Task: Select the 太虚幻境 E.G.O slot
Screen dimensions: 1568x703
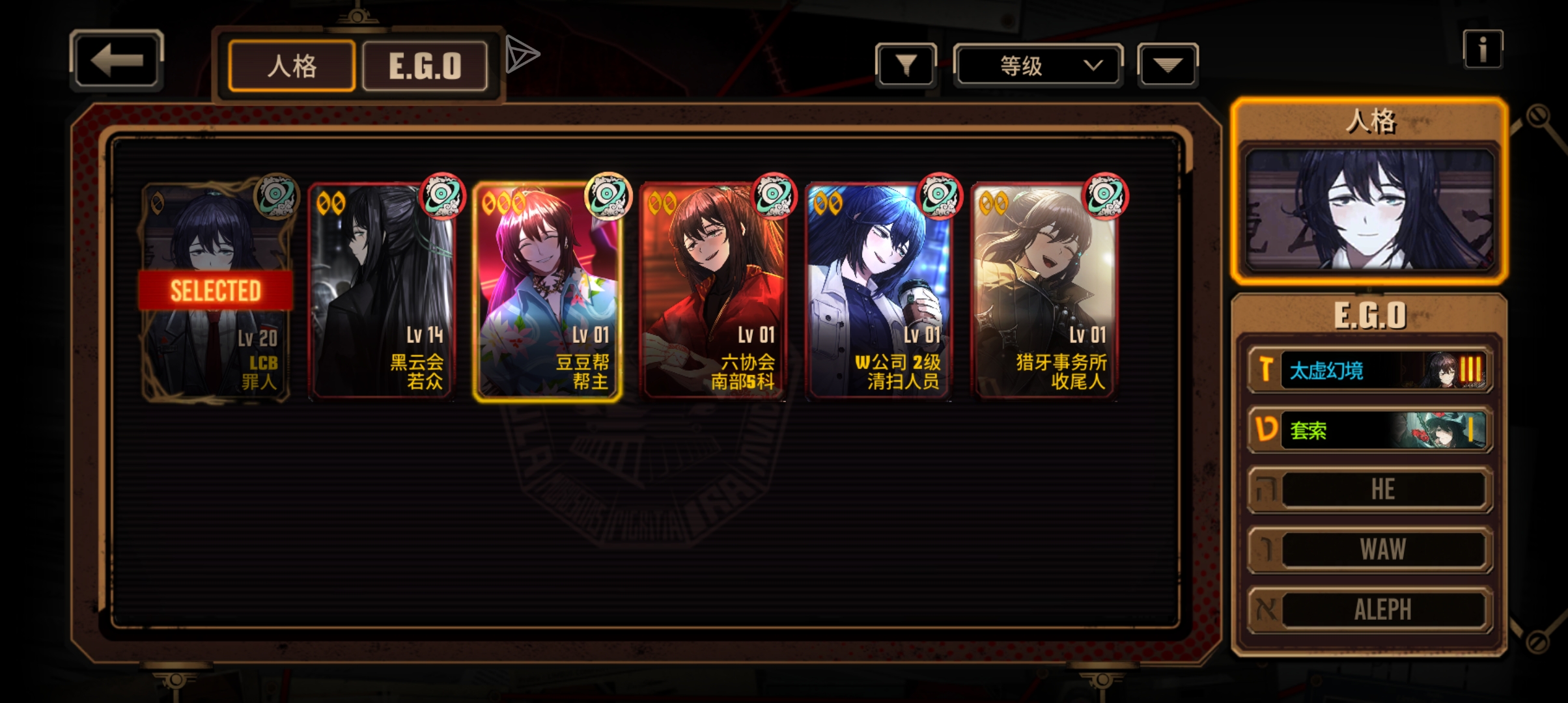Action: (x=1370, y=370)
